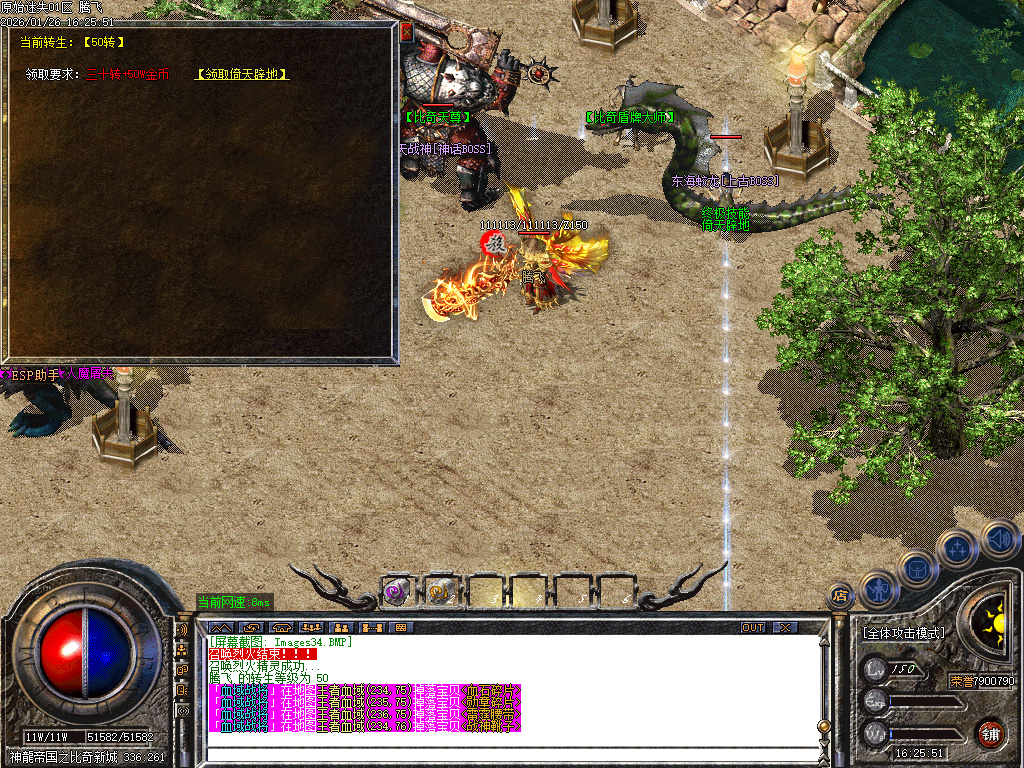The width and height of the screenshot is (1024, 768).
Task: Open the 店 shop round button
Action: coord(839,596)
